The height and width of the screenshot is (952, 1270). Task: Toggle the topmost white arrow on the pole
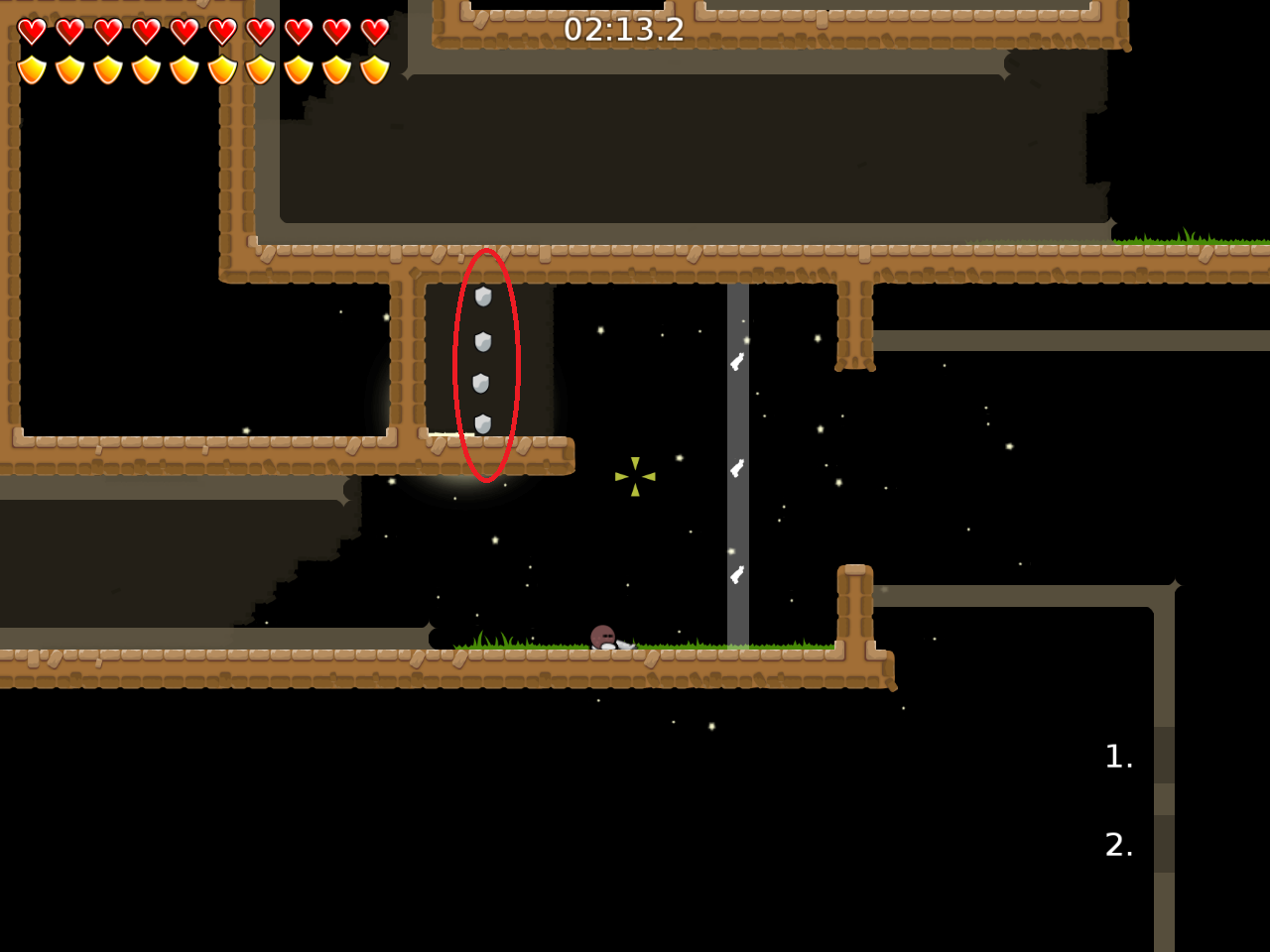(736, 362)
